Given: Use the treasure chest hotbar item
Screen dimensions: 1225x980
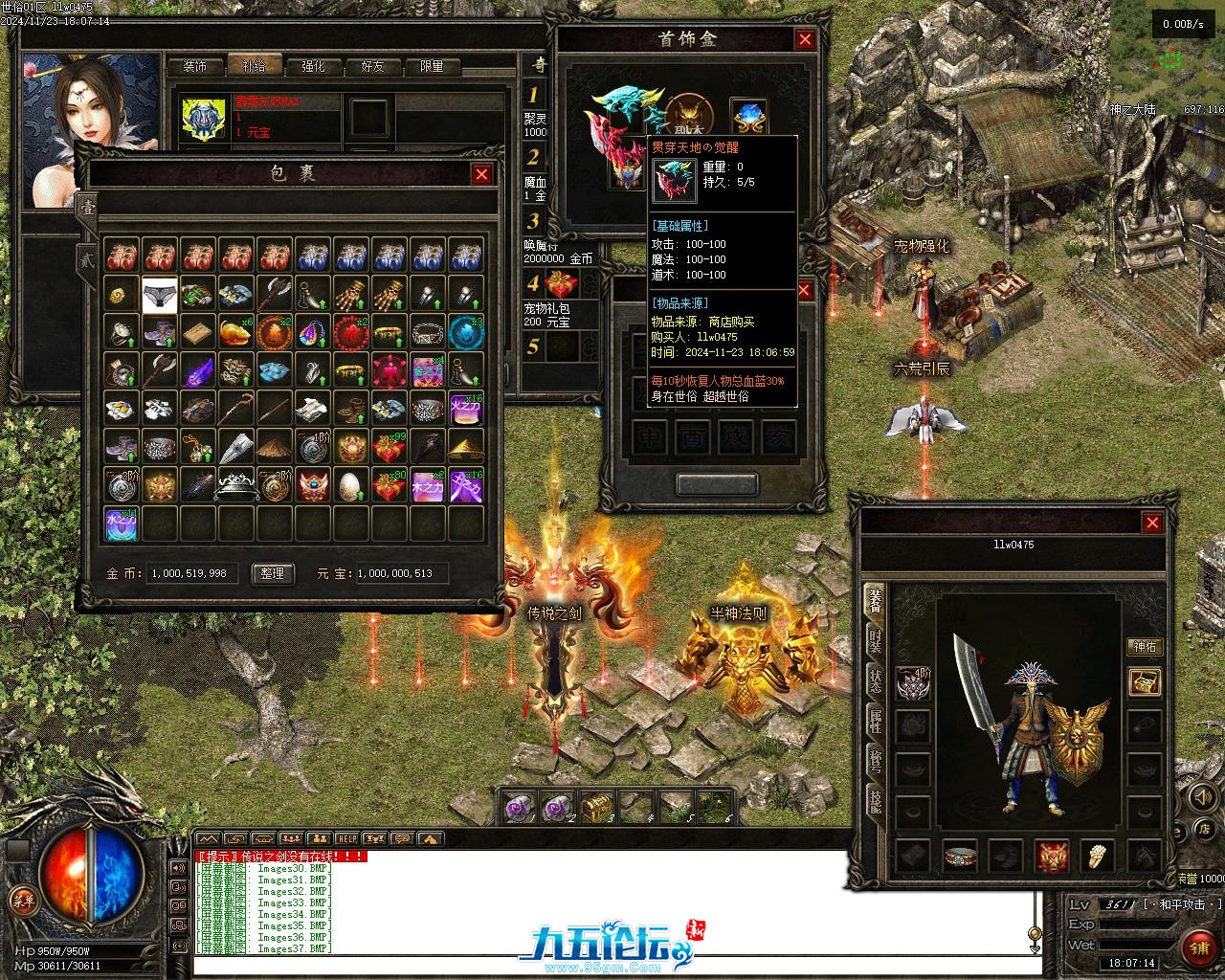Looking at the screenshot, I should click(596, 807).
